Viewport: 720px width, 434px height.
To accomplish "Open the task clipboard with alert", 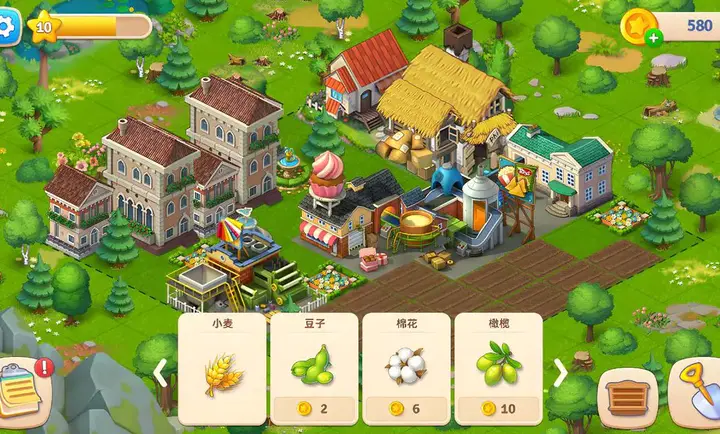I will (22, 389).
